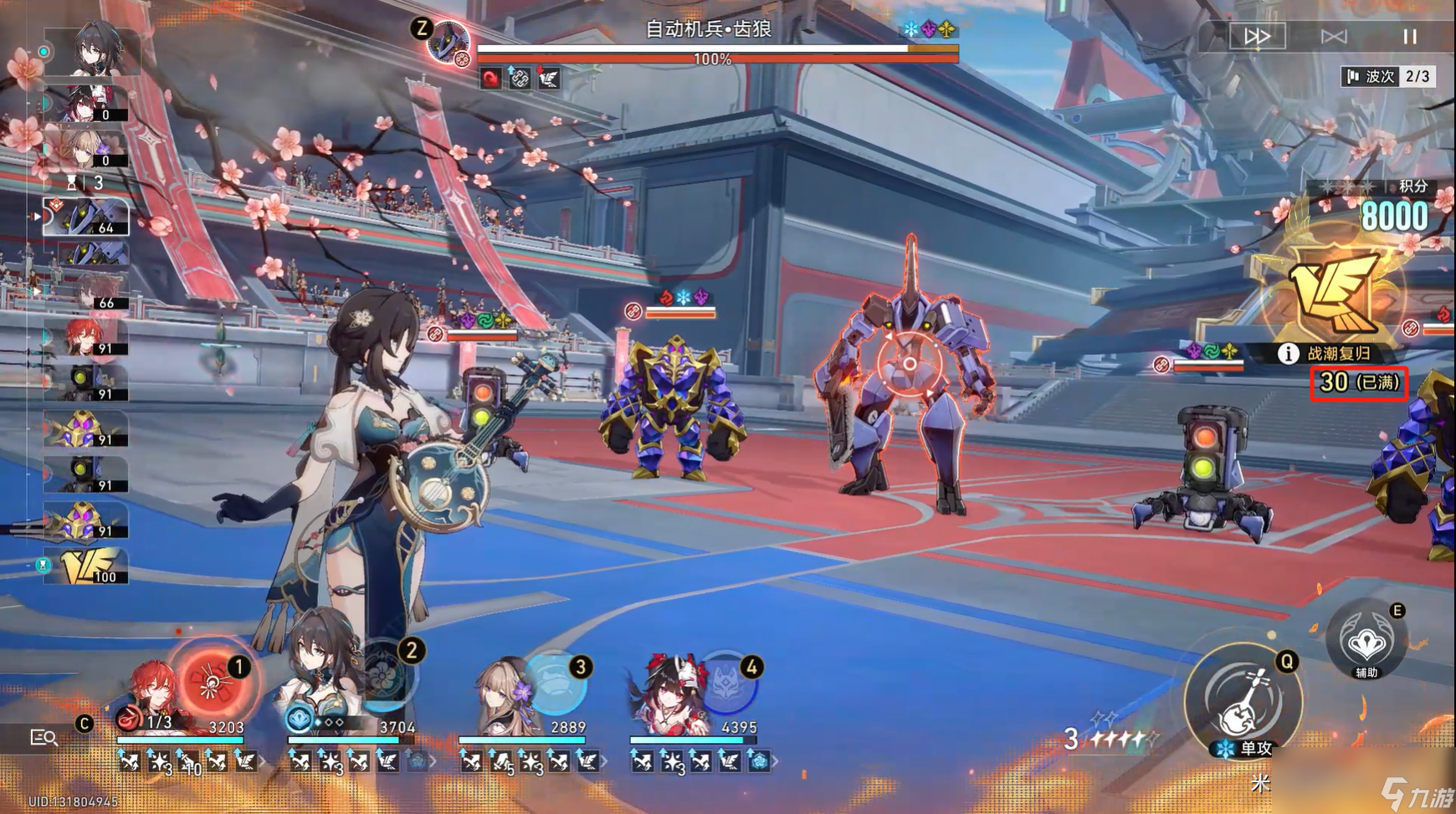Use the single-target basic attack

[x=1243, y=701]
